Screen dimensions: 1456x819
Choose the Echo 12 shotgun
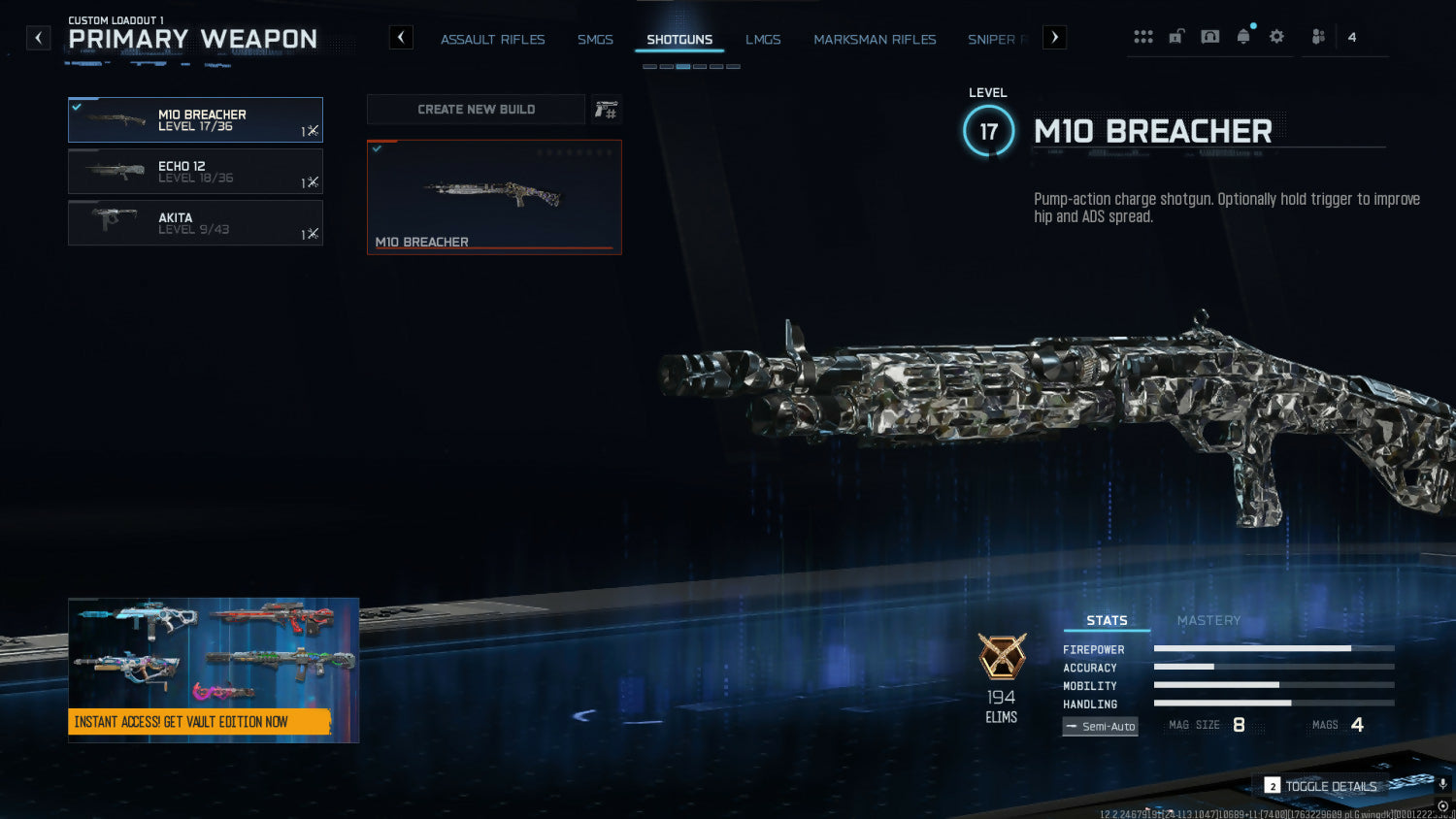click(x=195, y=172)
